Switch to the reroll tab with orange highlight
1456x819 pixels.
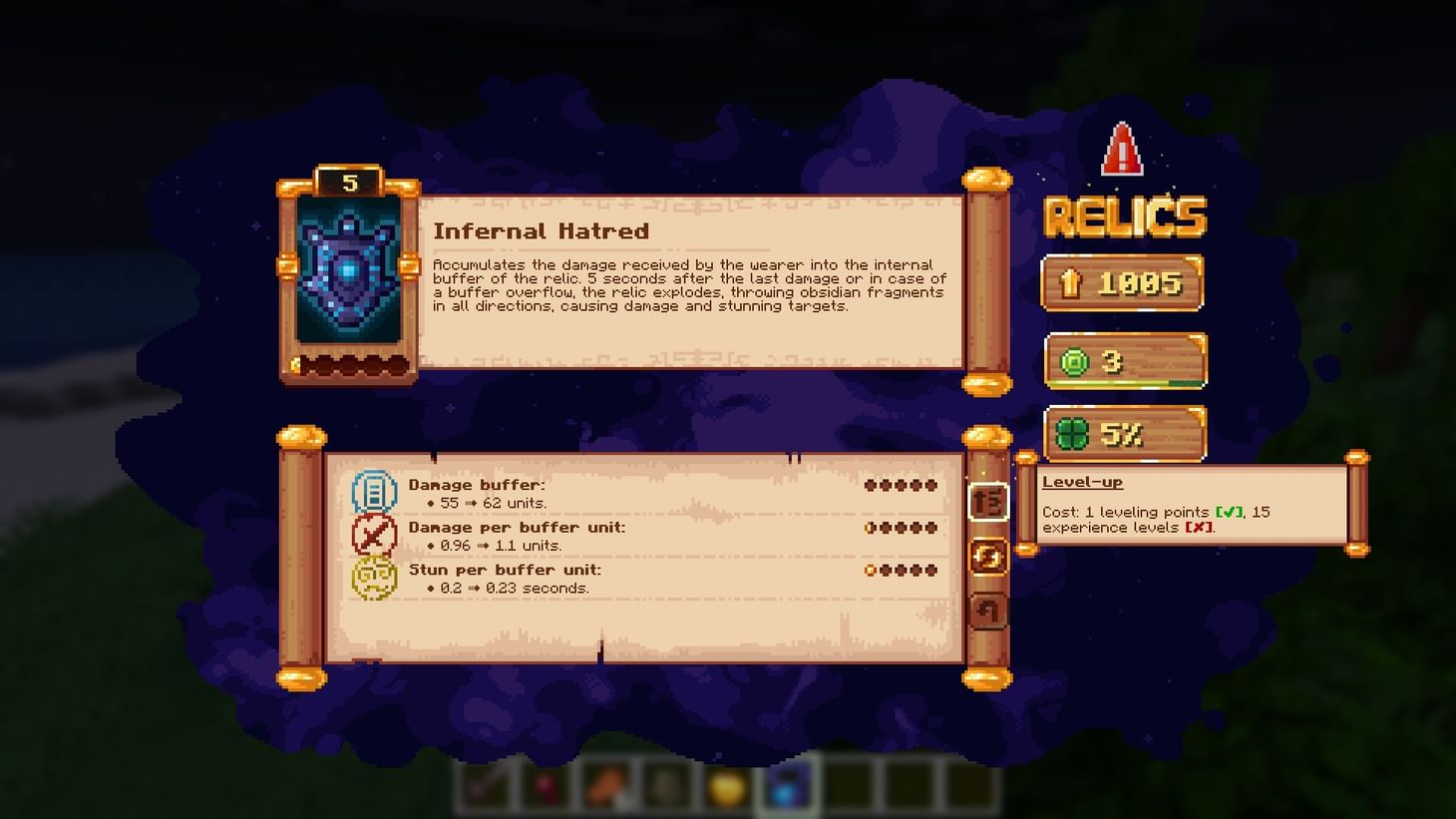pyautogui.click(x=988, y=556)
